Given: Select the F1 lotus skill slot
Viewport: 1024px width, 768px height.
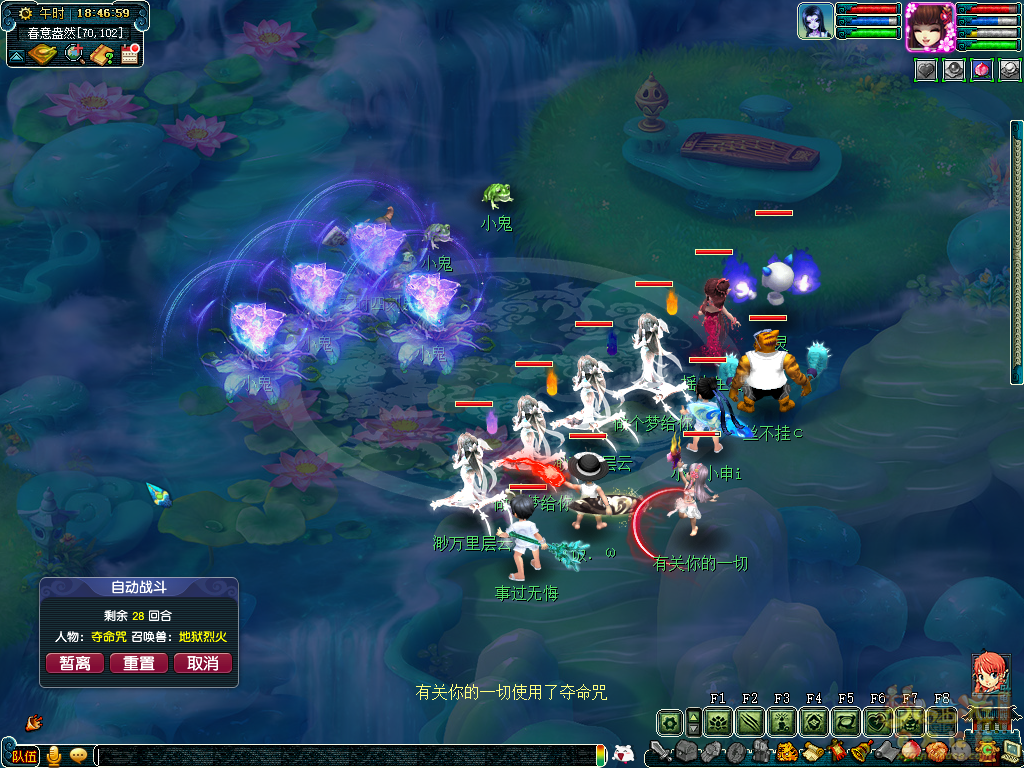Looking at the screenshot, I should coord(718,721).
